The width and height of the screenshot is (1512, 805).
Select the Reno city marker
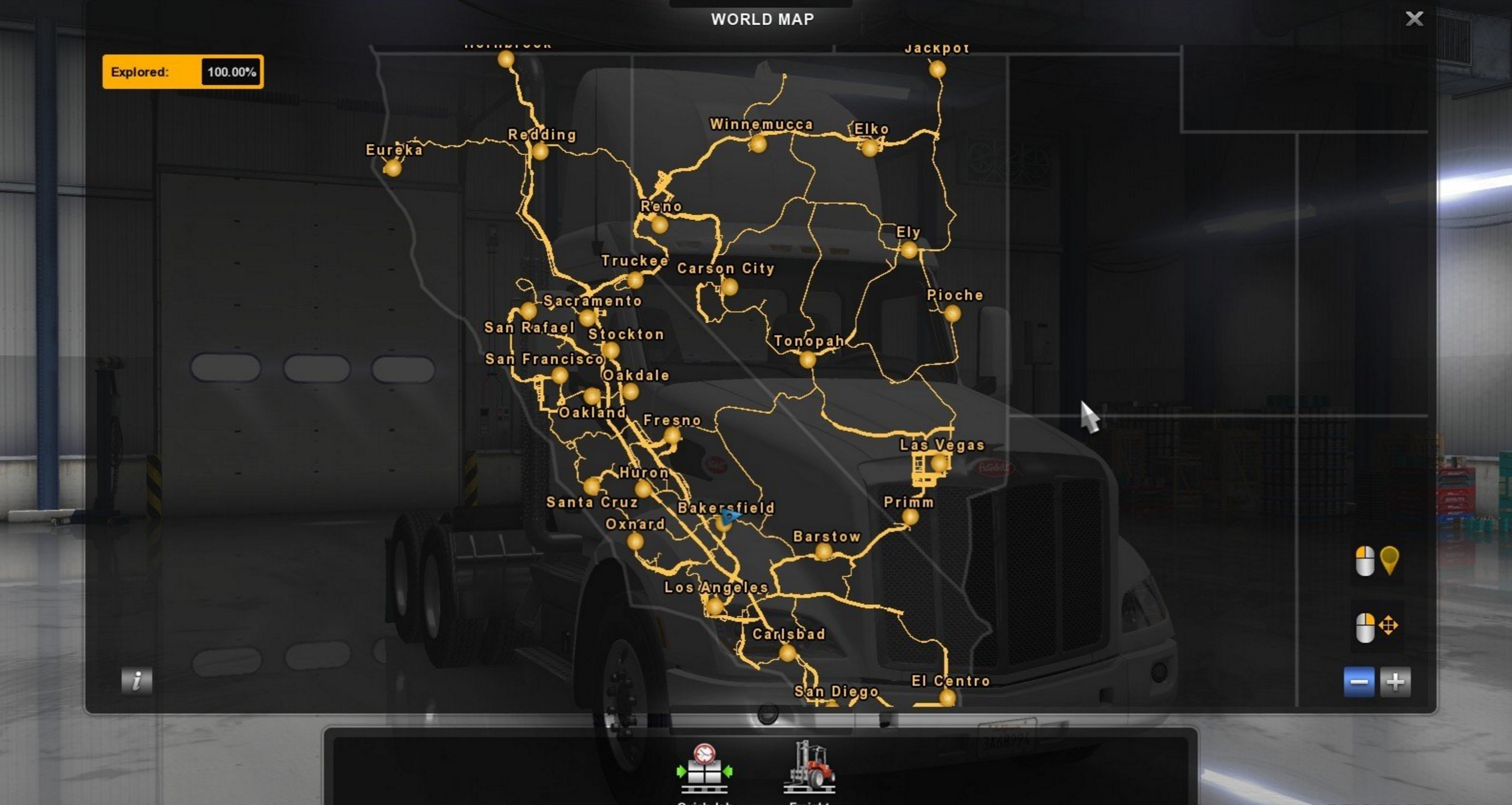click(659, 225)
